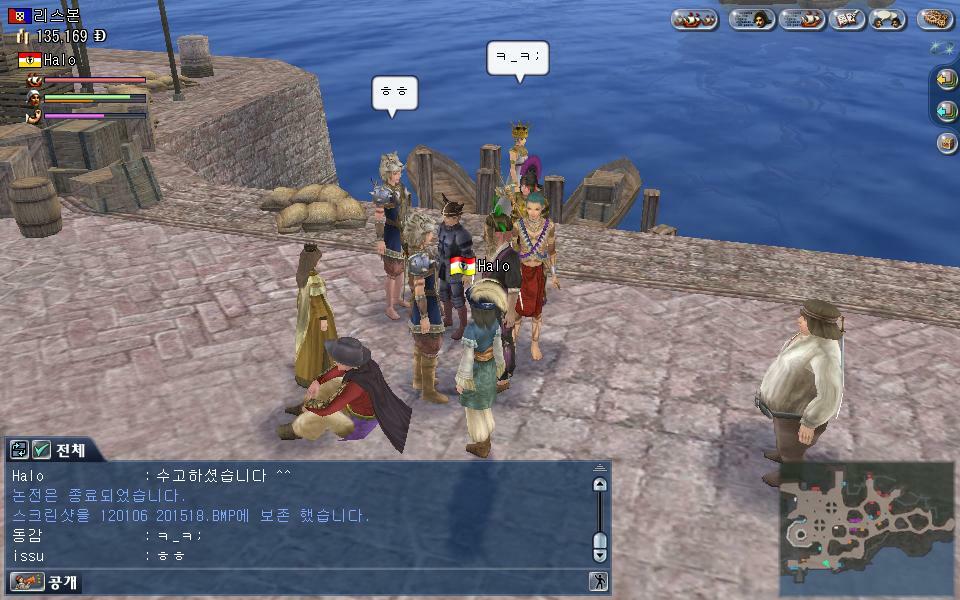
Task: Expand chat log with the small top arrow
Action: 599,468
